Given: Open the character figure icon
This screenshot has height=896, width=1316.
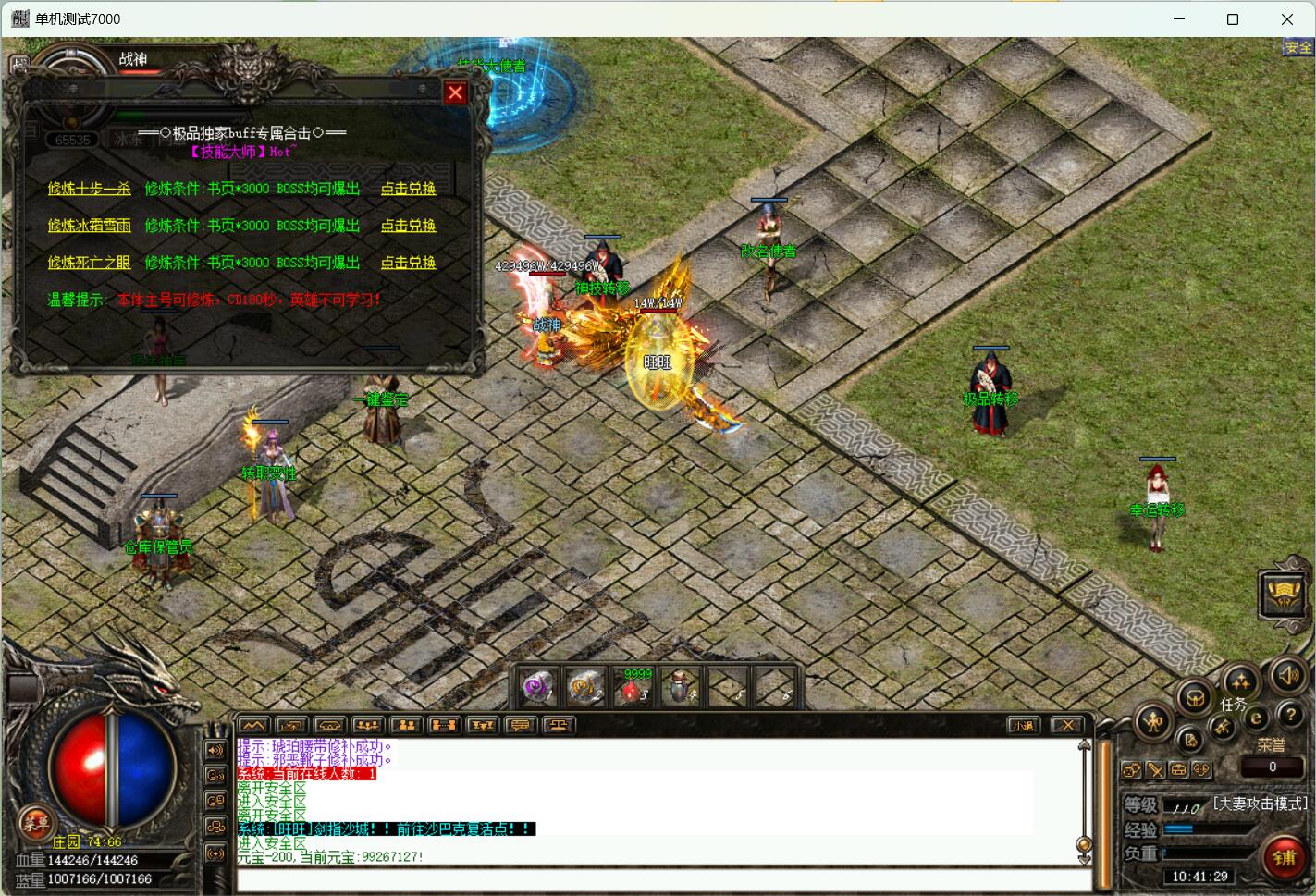Looking at the screenshot, I should pos(1154,723).
